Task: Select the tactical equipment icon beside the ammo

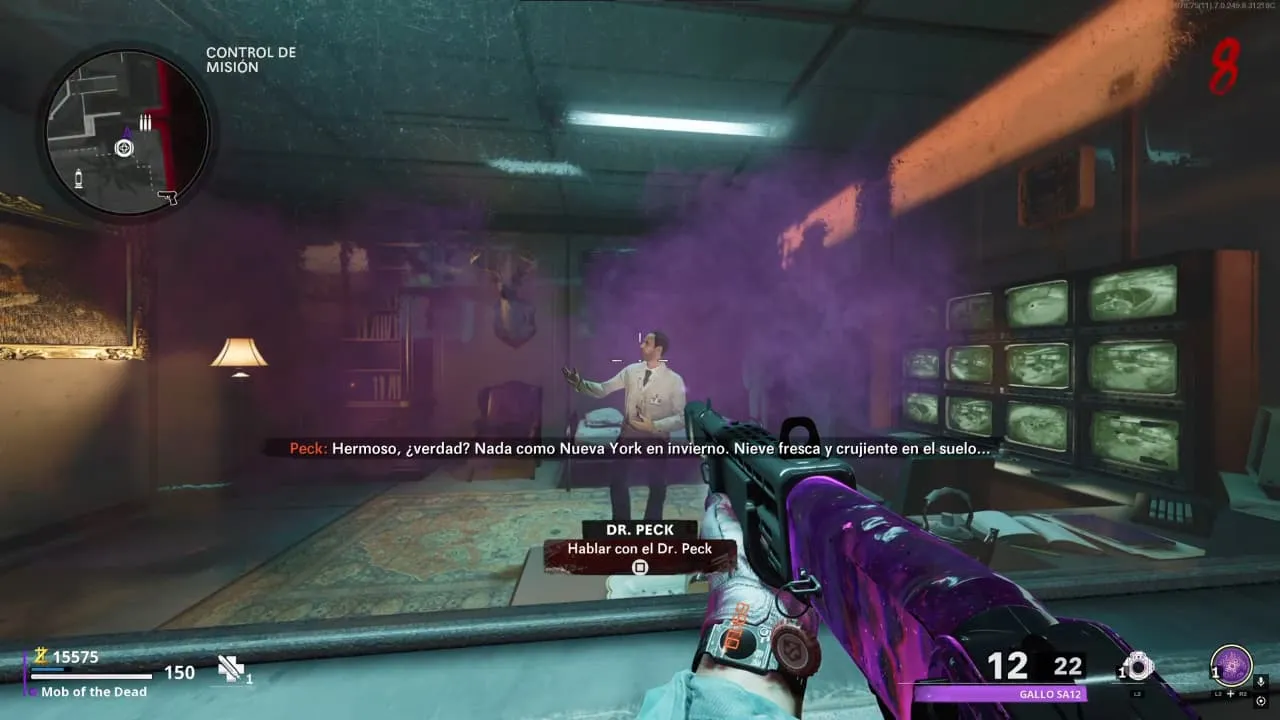Action: click(1137, 667)
